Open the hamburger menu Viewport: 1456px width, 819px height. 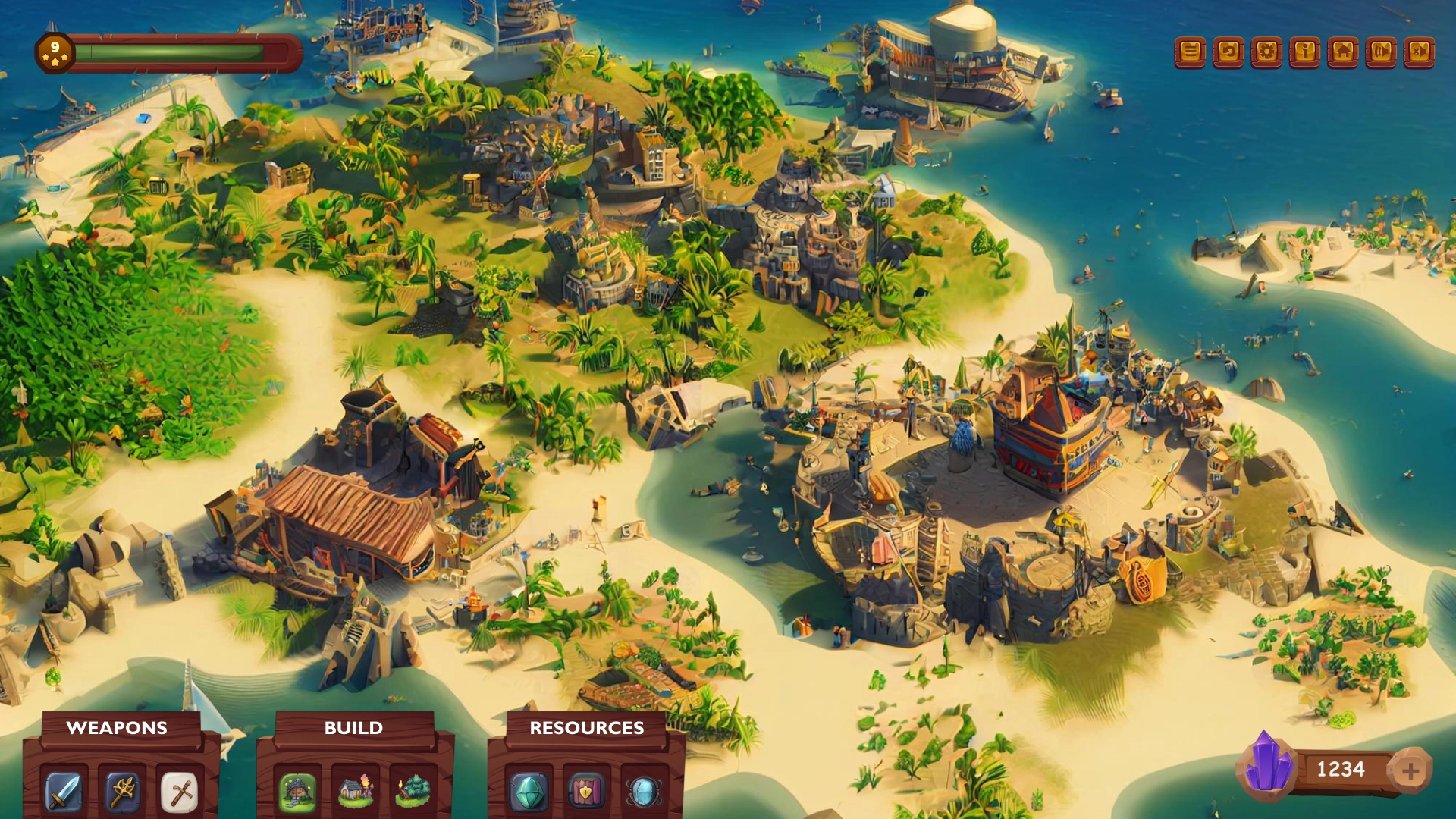click(1191, 53)
